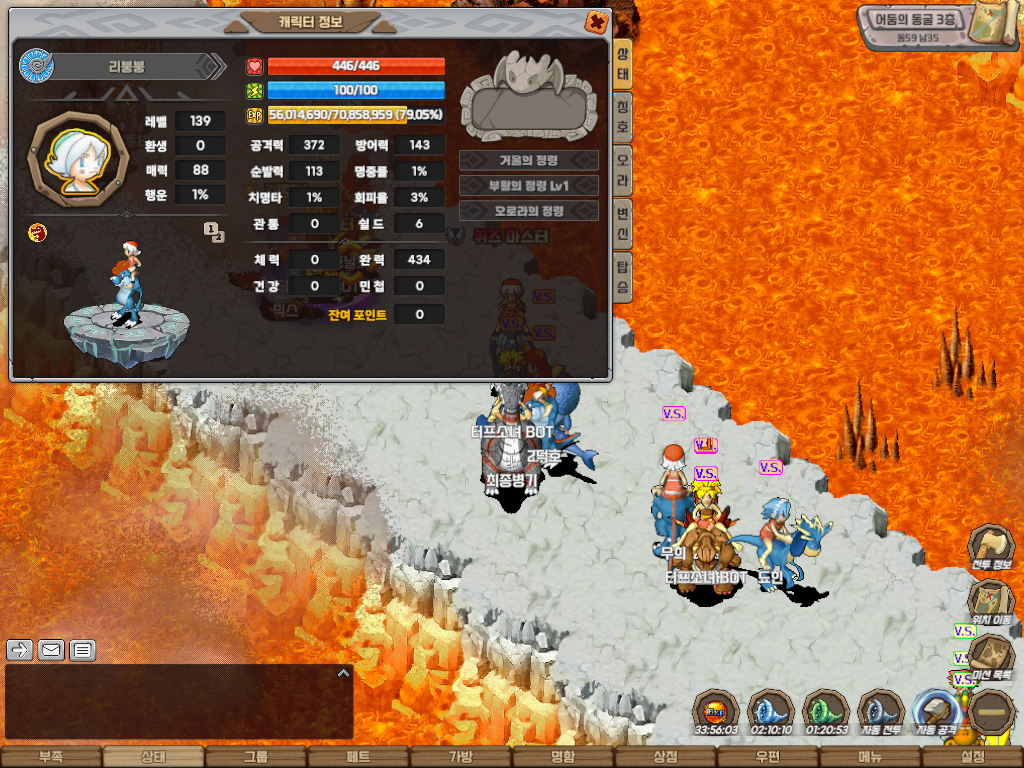Open the 펫트 pet menu
Screen dimensions: 1024x768
[358, 757]
